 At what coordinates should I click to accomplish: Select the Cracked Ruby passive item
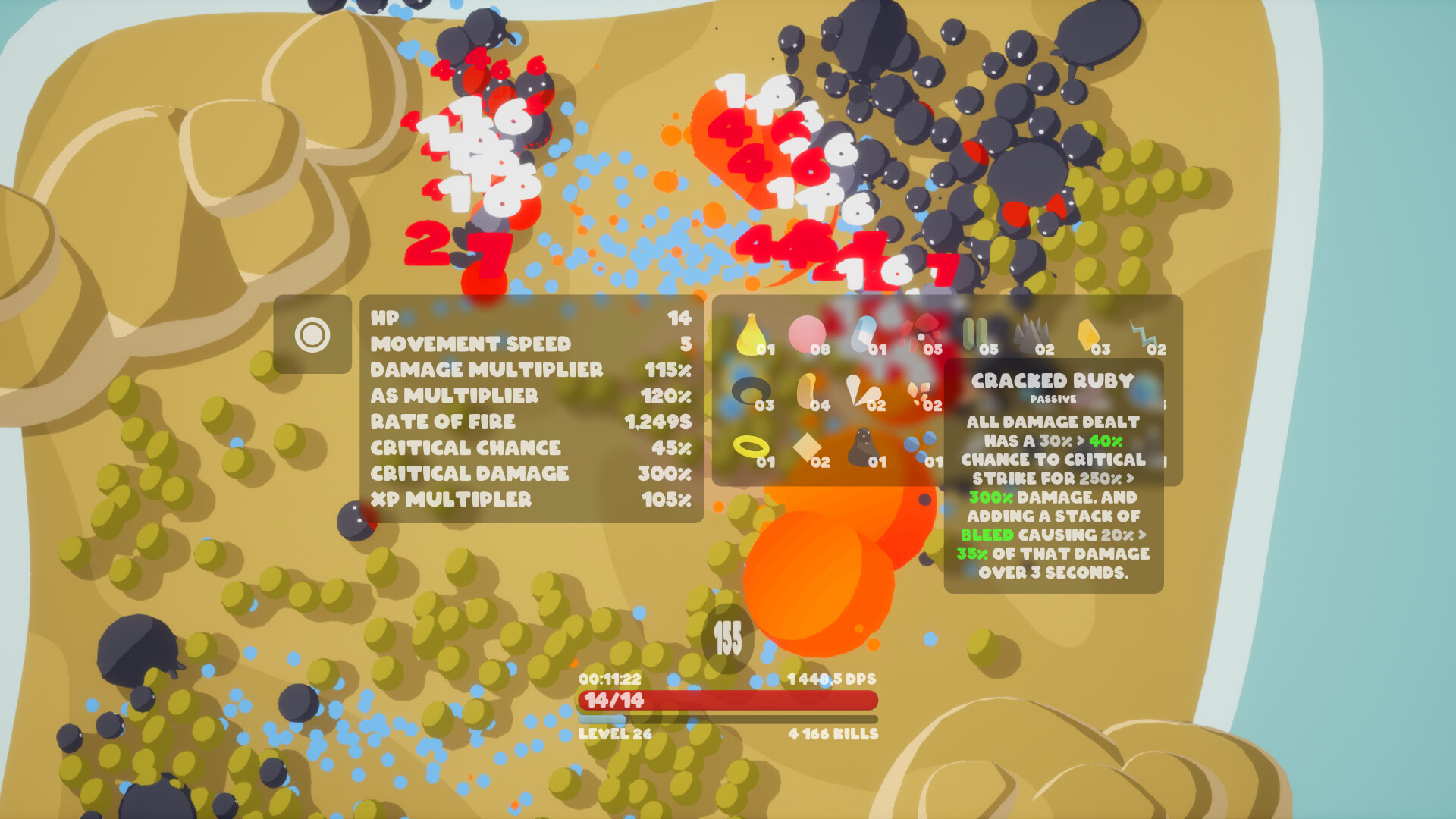(x=1053, y=381)
